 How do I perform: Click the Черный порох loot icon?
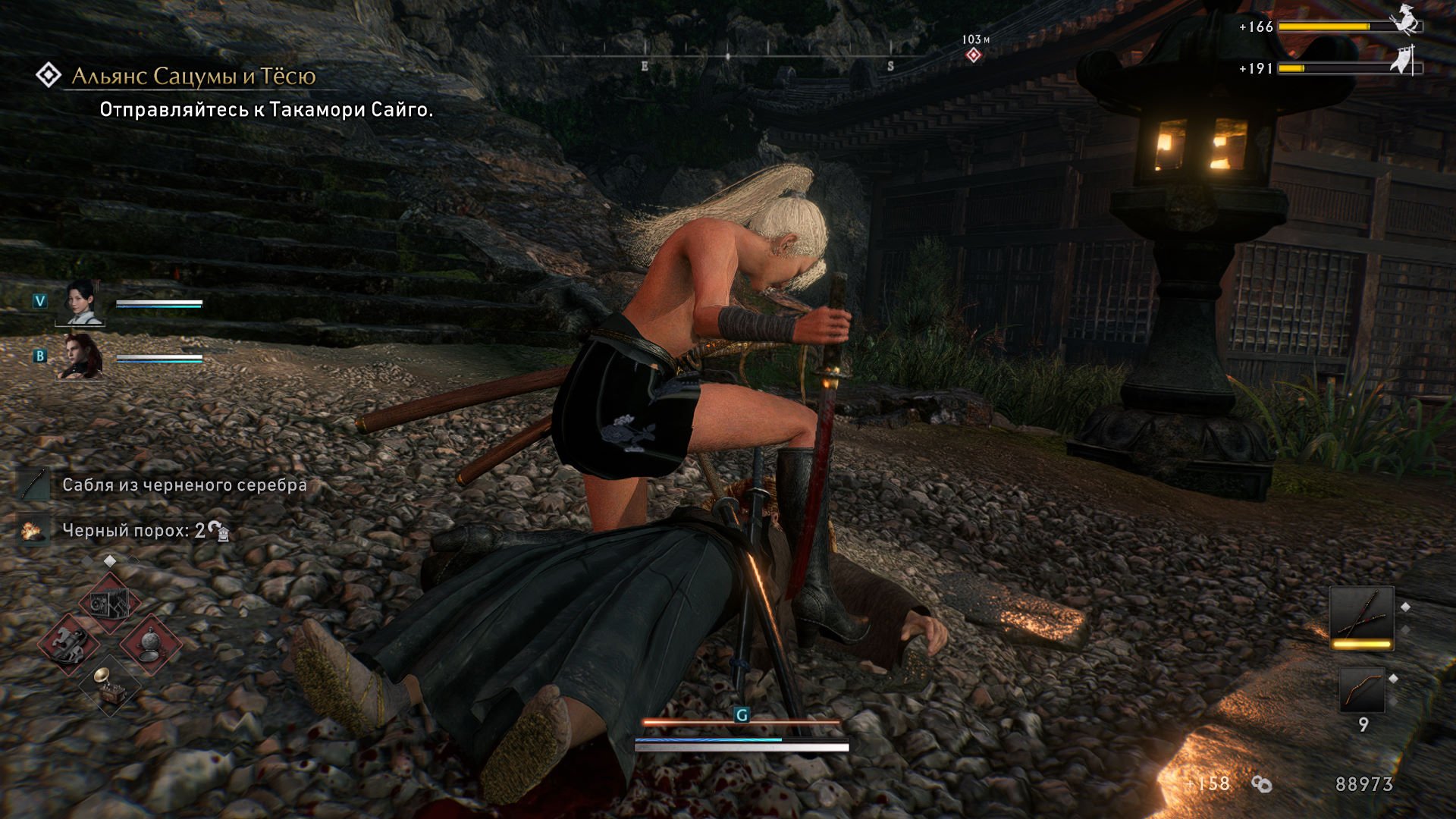pyautogui.click(x=32, y=530)
